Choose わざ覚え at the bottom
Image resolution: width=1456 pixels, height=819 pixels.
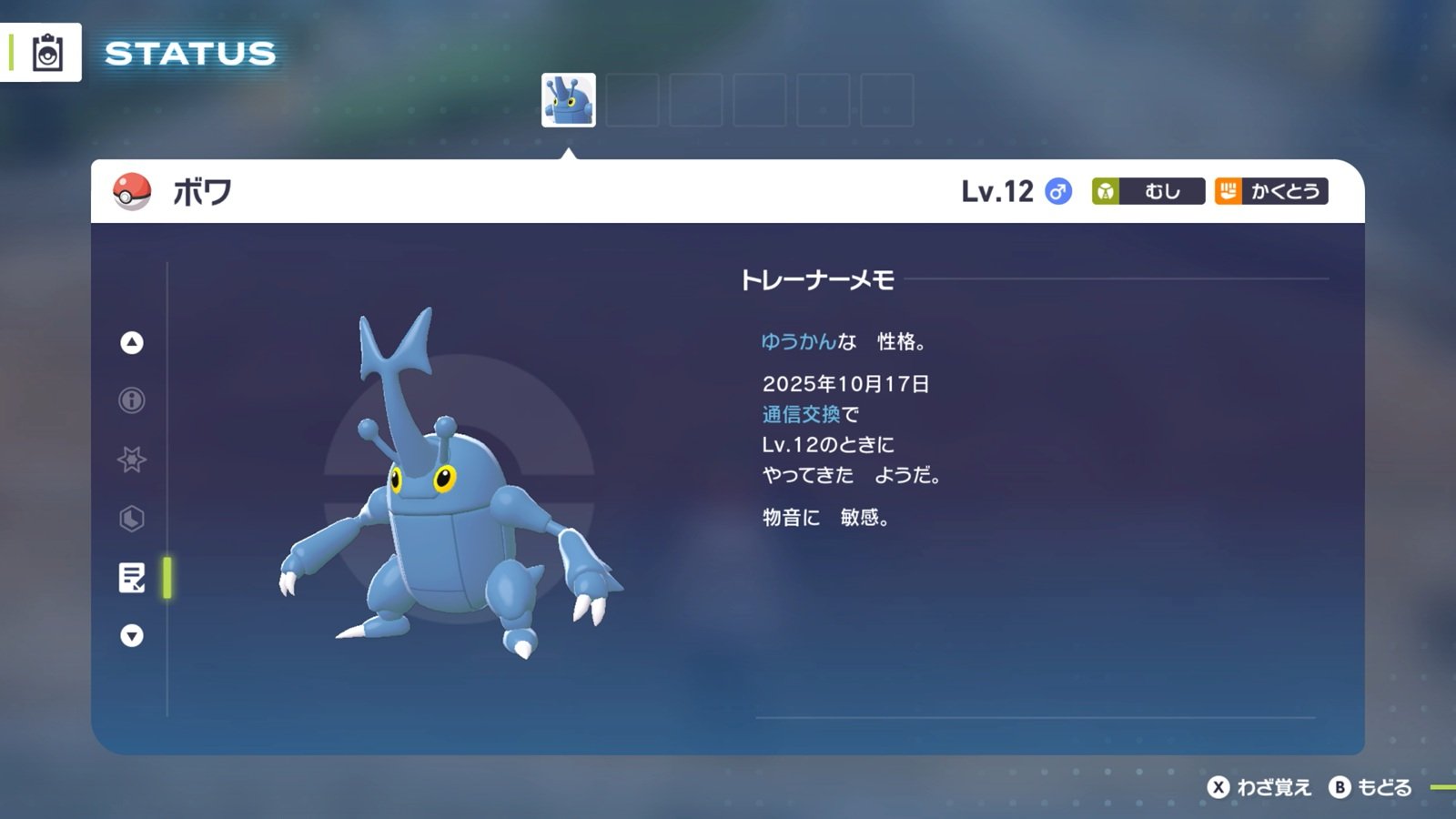pyautogui.click(x=1260, y=787)
